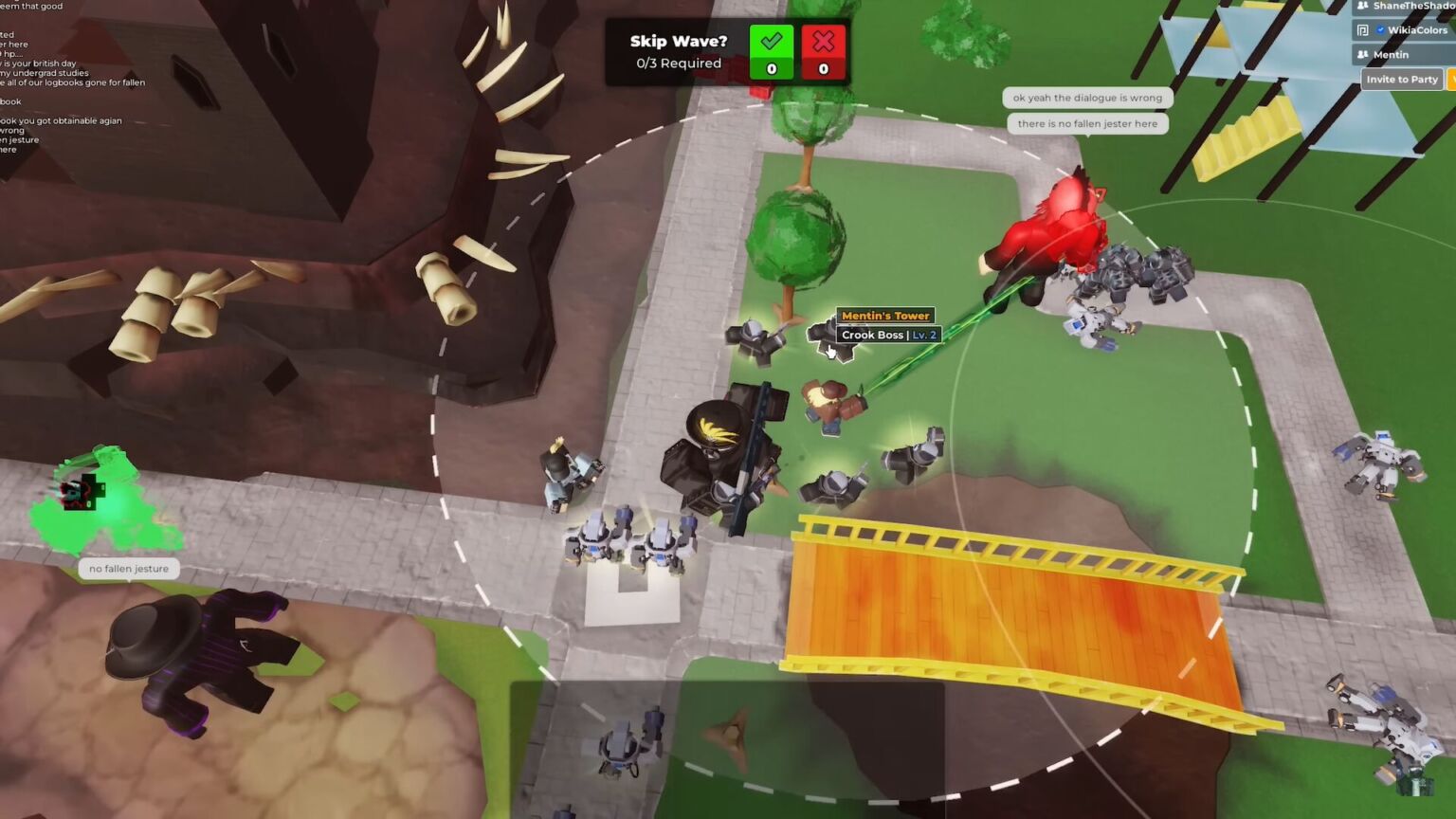Vote no with the red X

(x=823, y=51)
